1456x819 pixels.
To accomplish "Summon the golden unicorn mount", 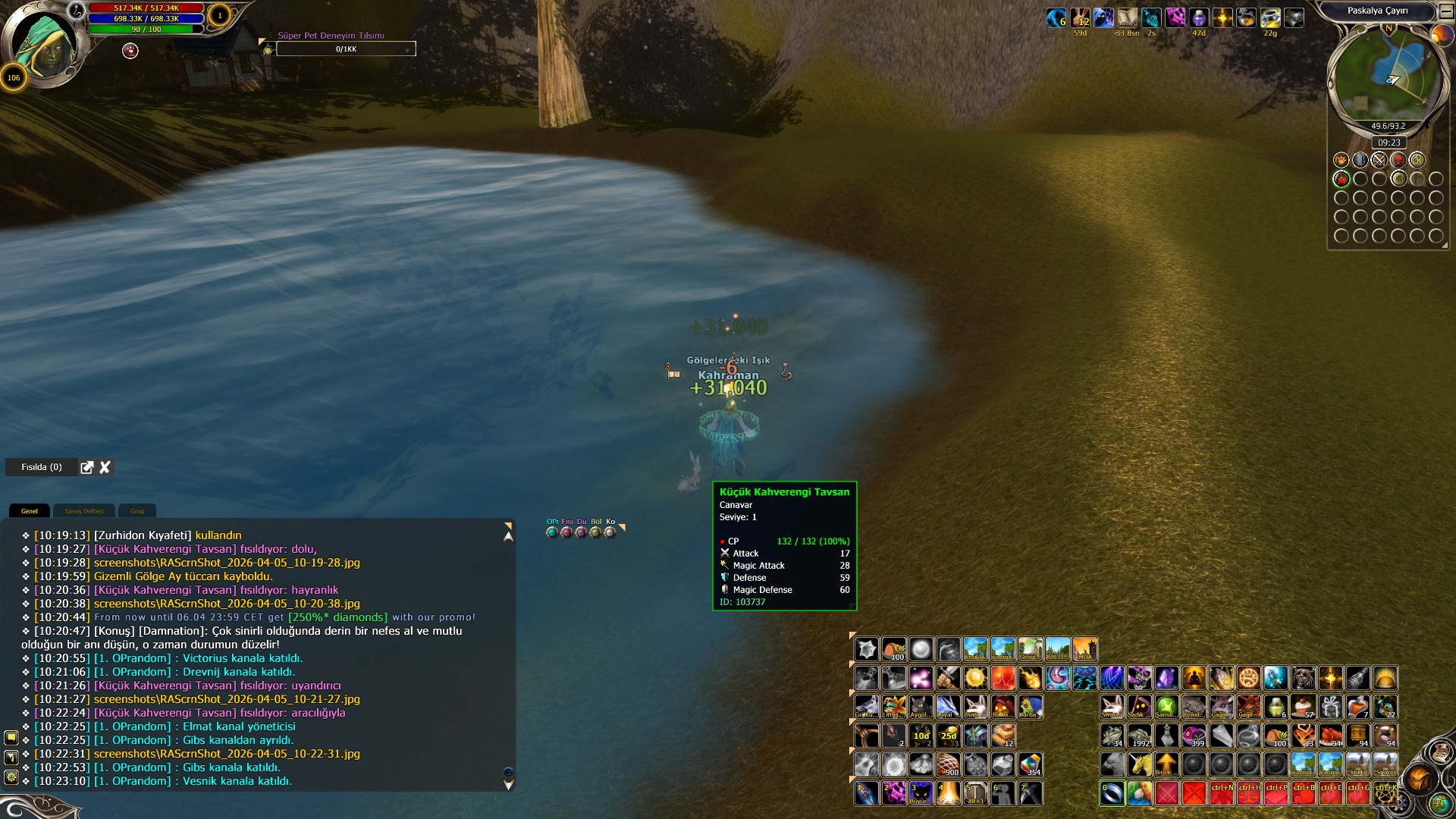I will [x=1139, y=764].
